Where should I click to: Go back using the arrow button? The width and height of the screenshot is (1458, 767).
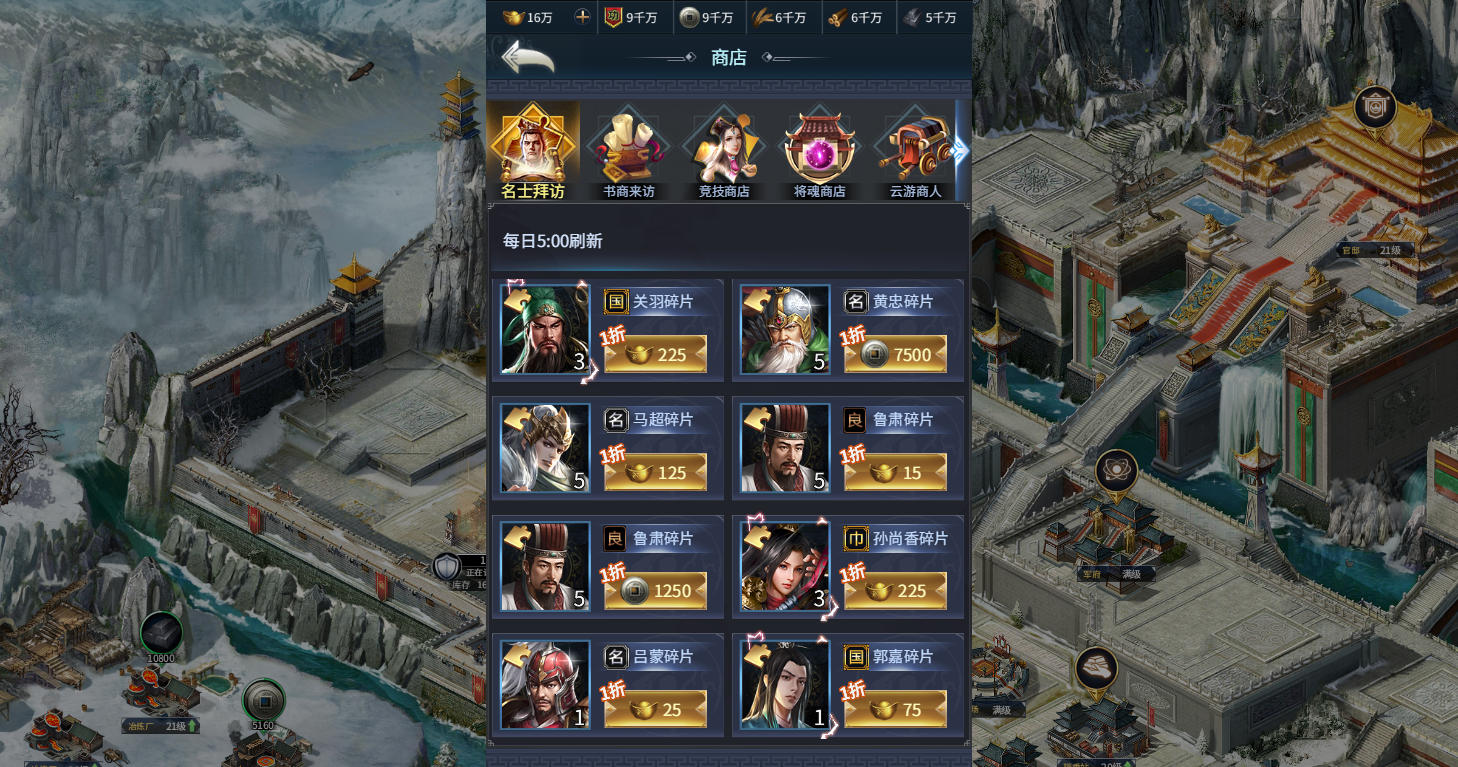527,57
